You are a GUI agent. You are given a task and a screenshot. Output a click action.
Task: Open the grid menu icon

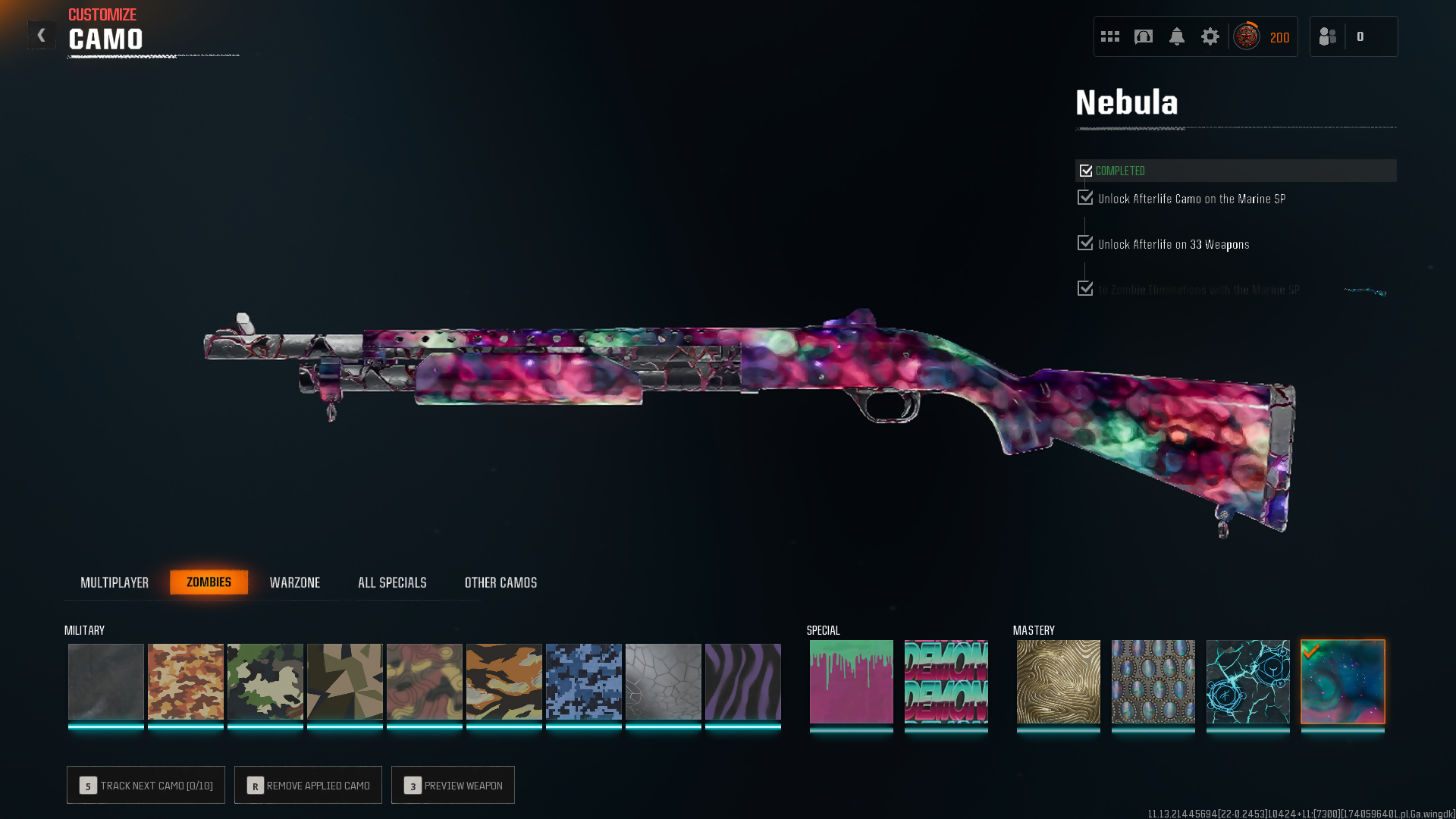tap(1110, 36)
